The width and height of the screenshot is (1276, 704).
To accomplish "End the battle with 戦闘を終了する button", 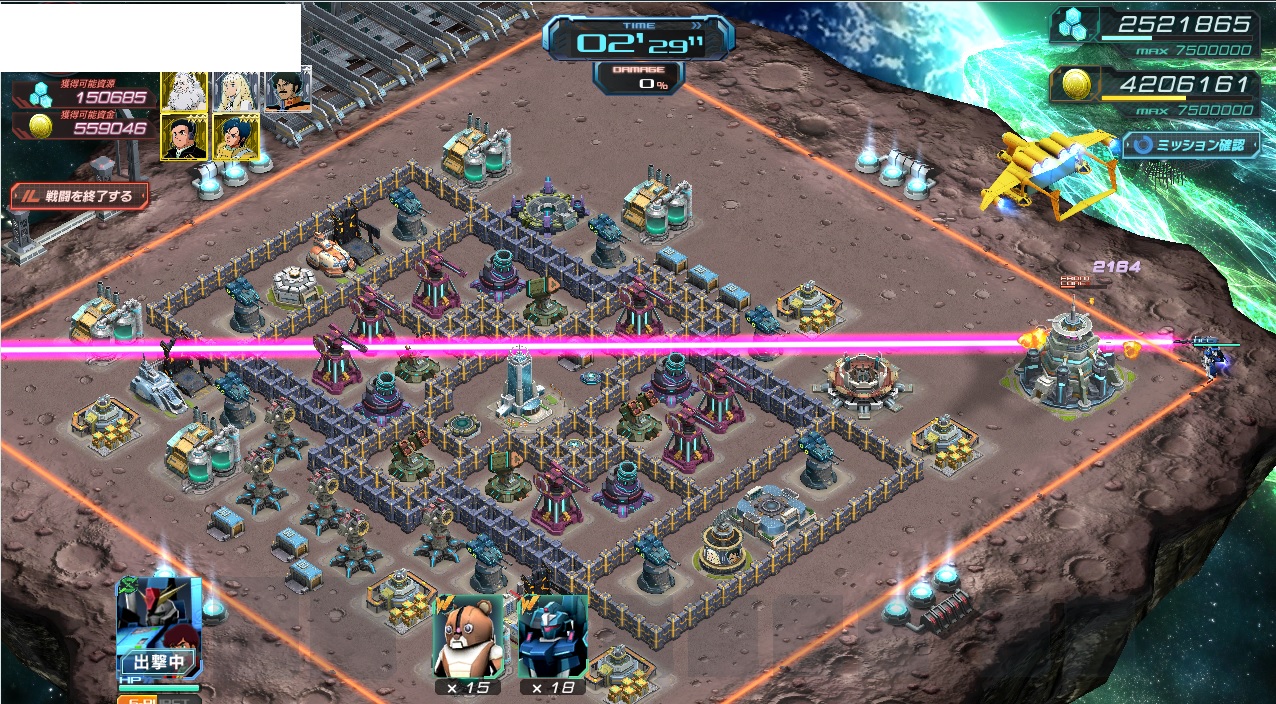I will tap(80, 196).
